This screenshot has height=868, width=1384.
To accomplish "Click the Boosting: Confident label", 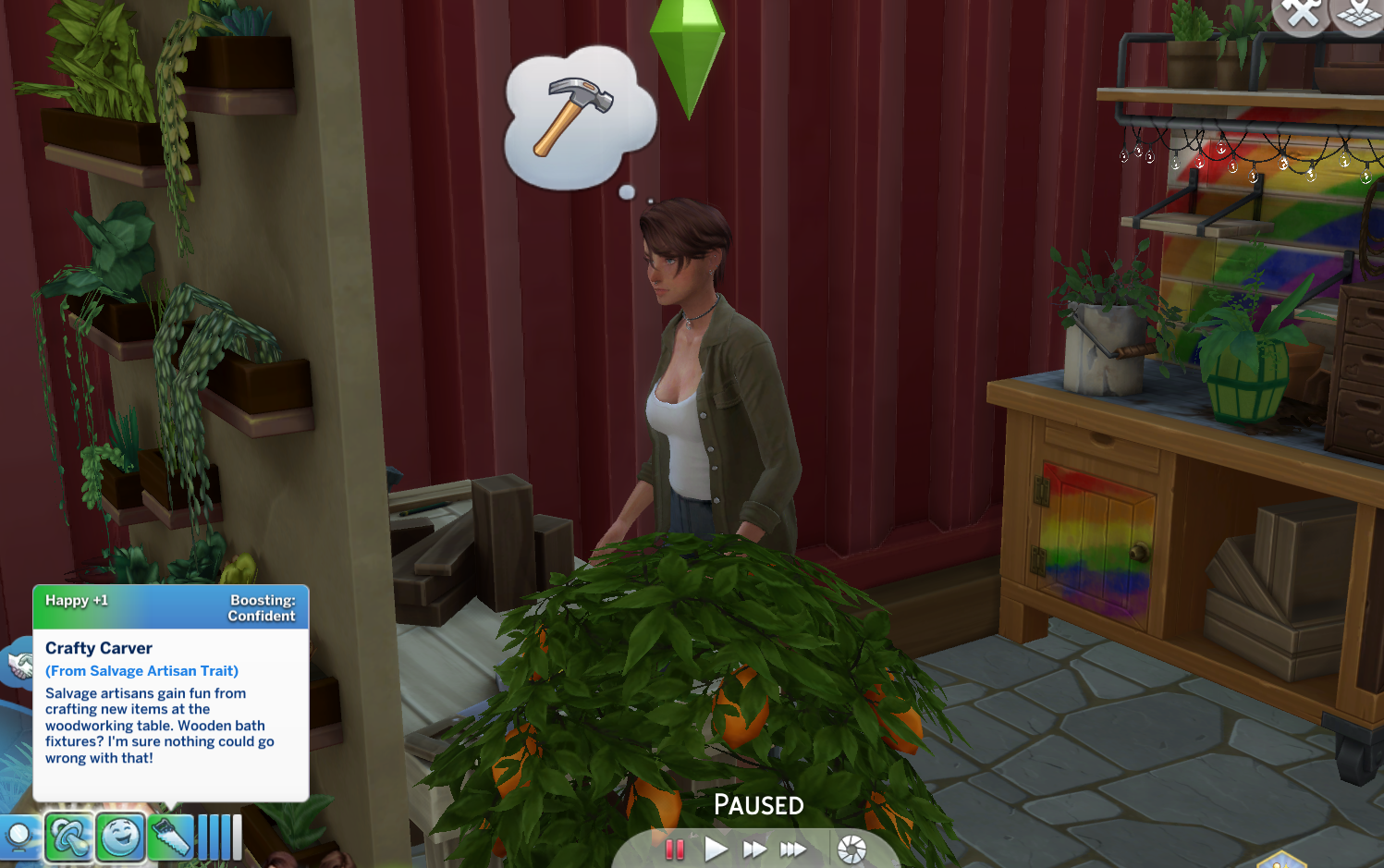I will click(x=262, y=607).
